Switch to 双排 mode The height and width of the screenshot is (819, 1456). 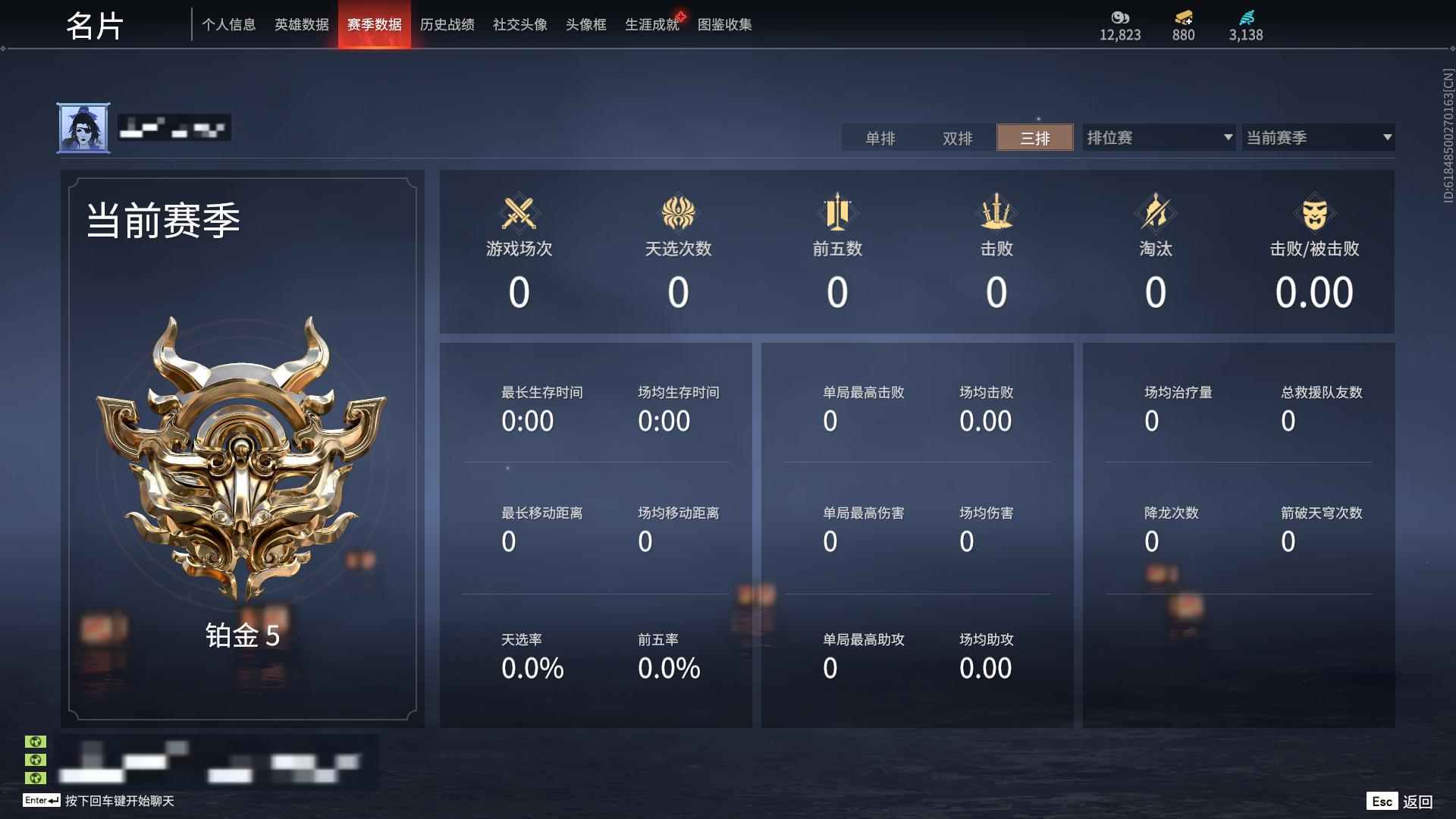point(958,138)
